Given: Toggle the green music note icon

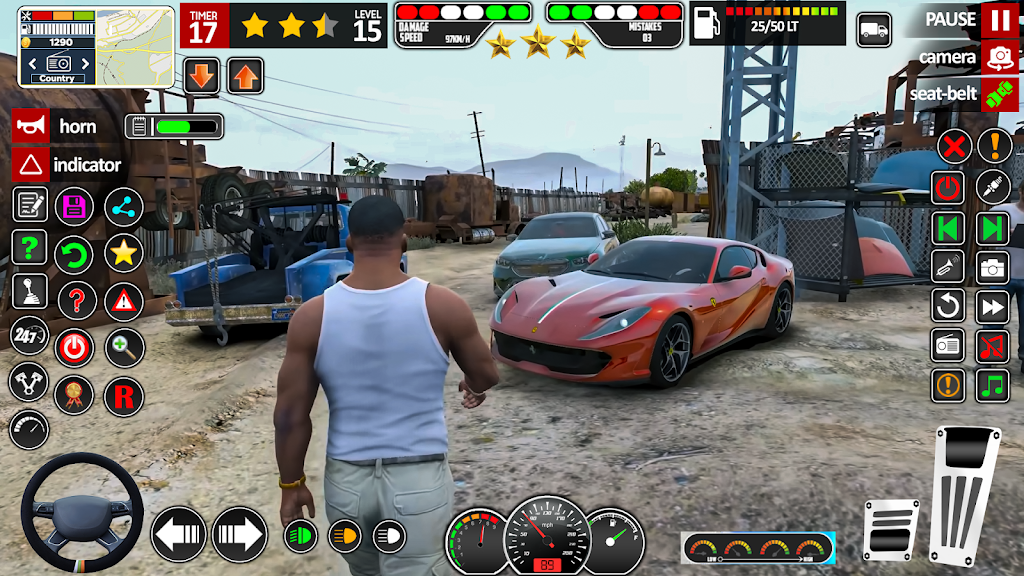Looking at the screenshot, I should [x=992, y=384].
